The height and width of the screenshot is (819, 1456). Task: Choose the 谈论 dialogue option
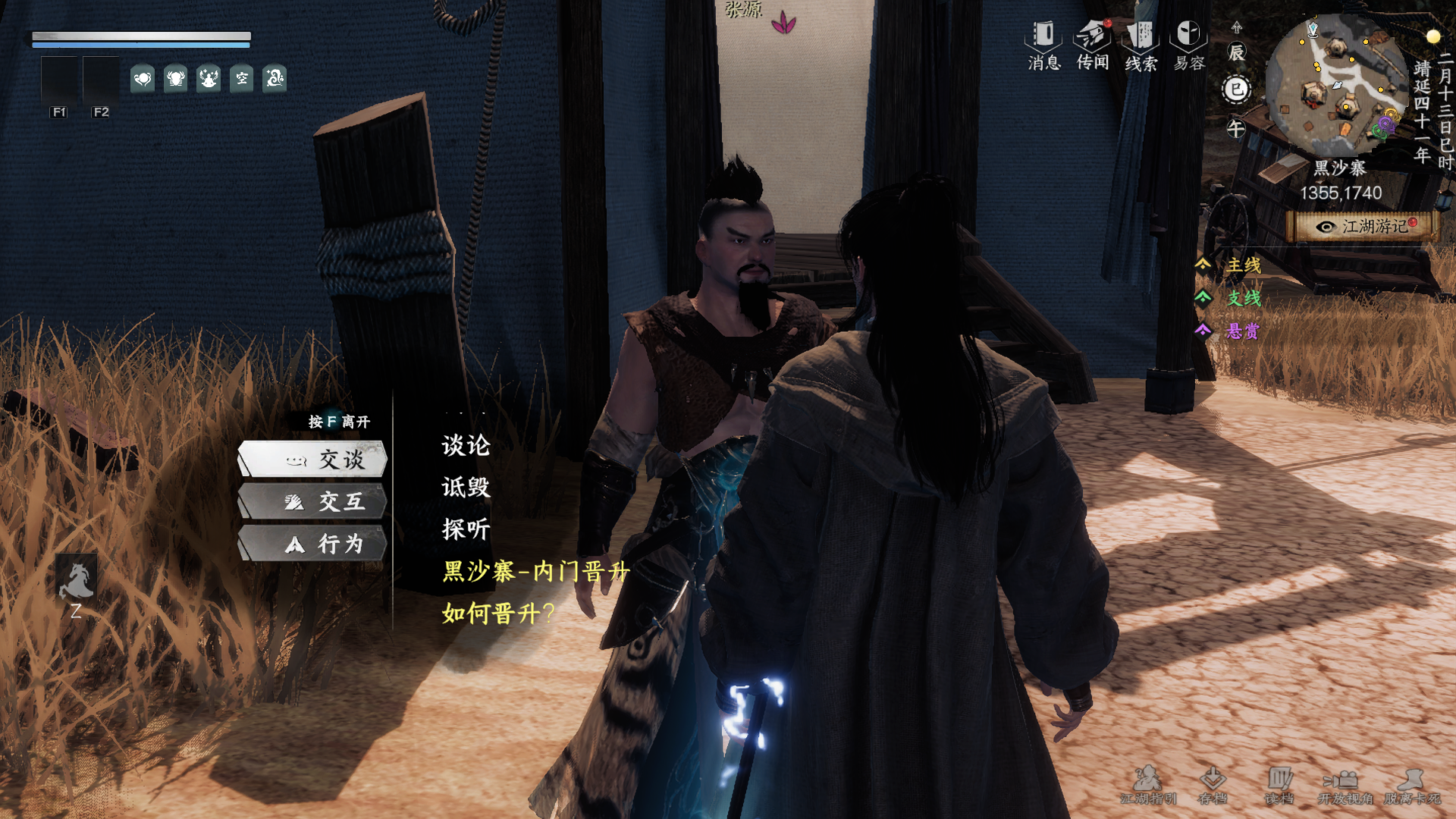466,446
